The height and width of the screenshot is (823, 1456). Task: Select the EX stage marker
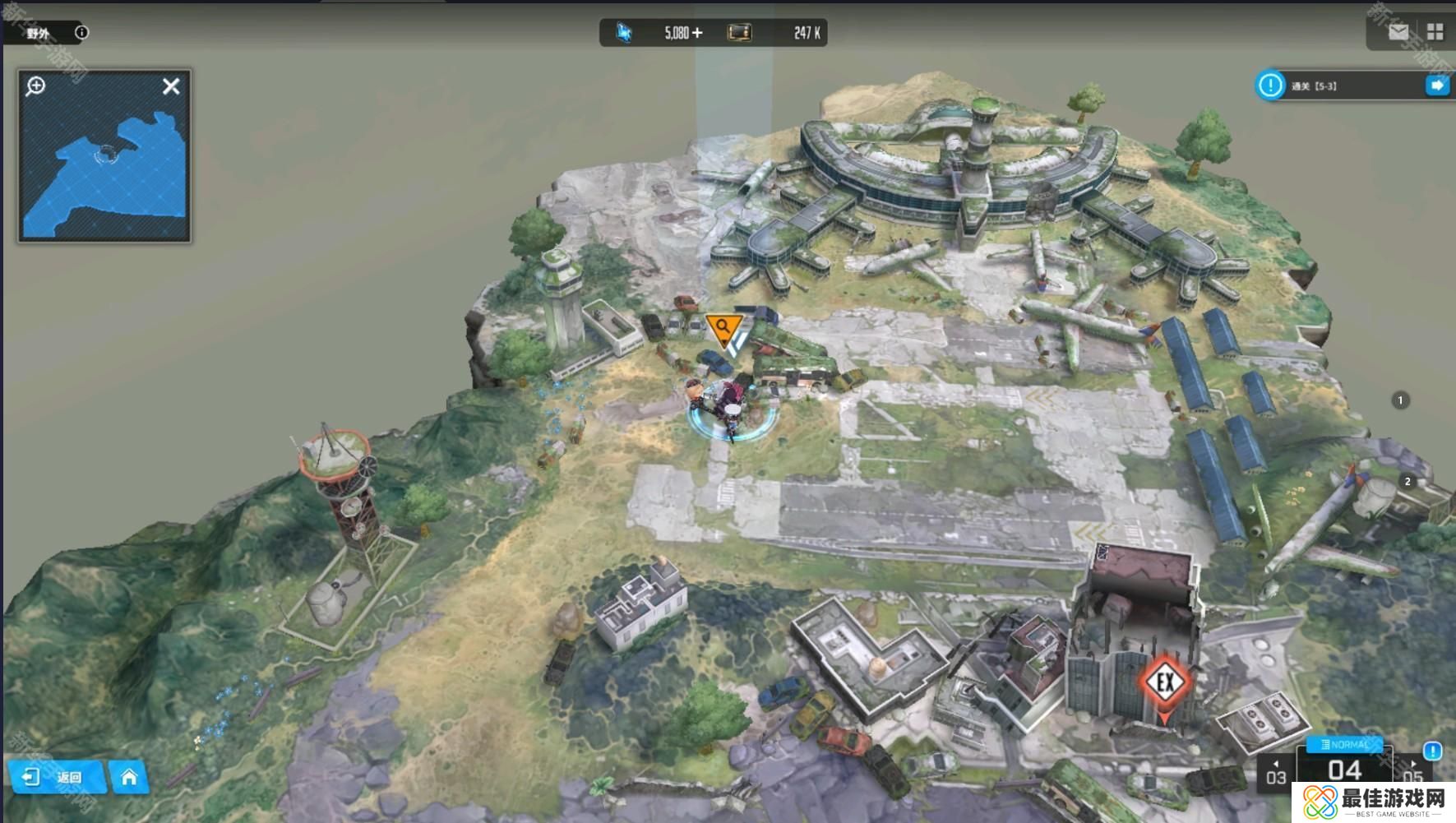(1165, 682)
